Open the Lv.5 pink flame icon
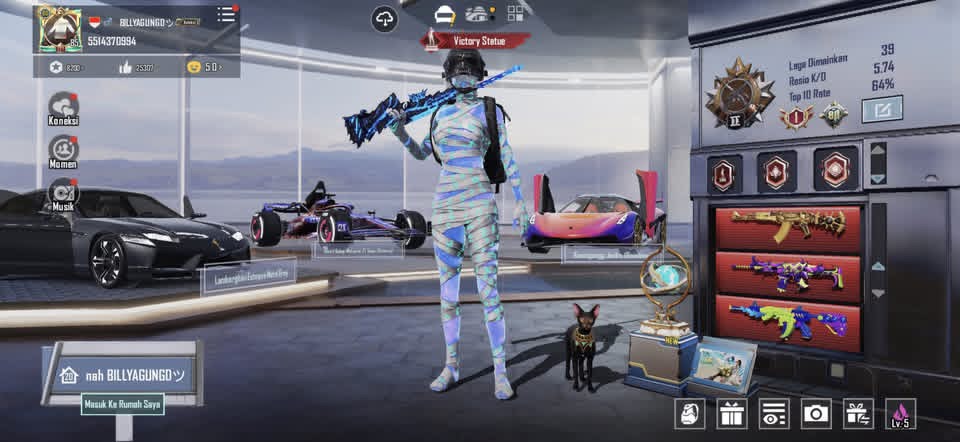Screen dimensions: 960x442 (900, 412)
